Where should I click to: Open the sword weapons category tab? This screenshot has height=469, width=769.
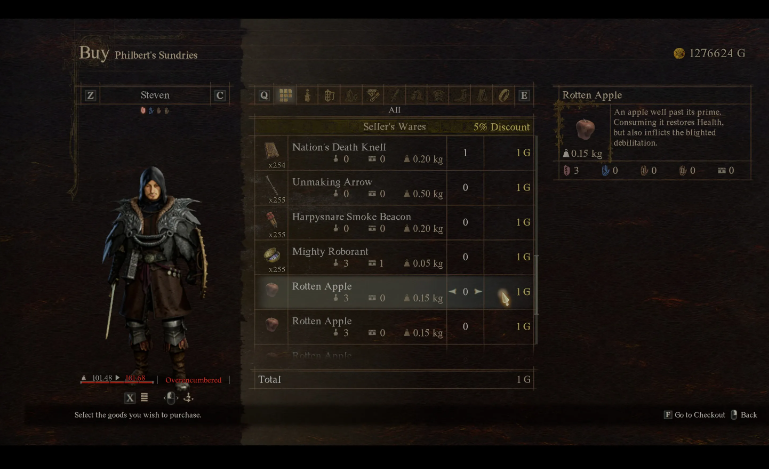394,96
